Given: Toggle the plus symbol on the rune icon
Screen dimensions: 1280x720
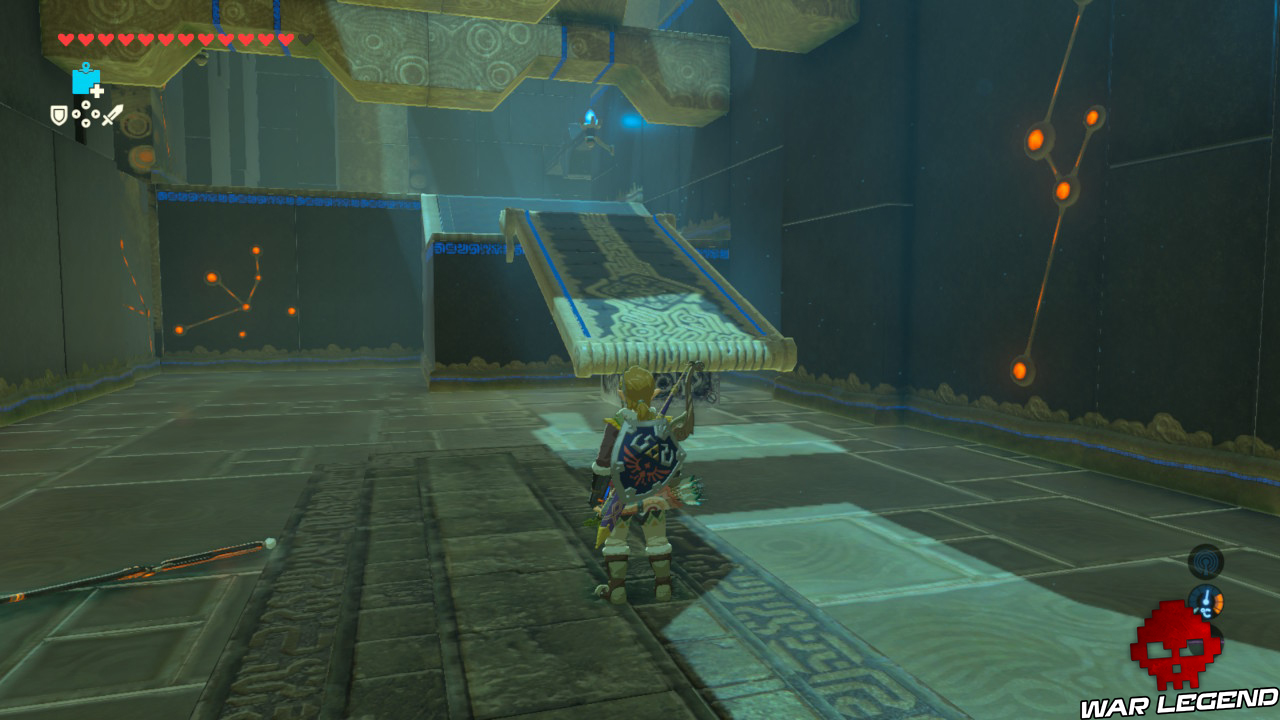Looking at the screenshot, I should 96,90.
